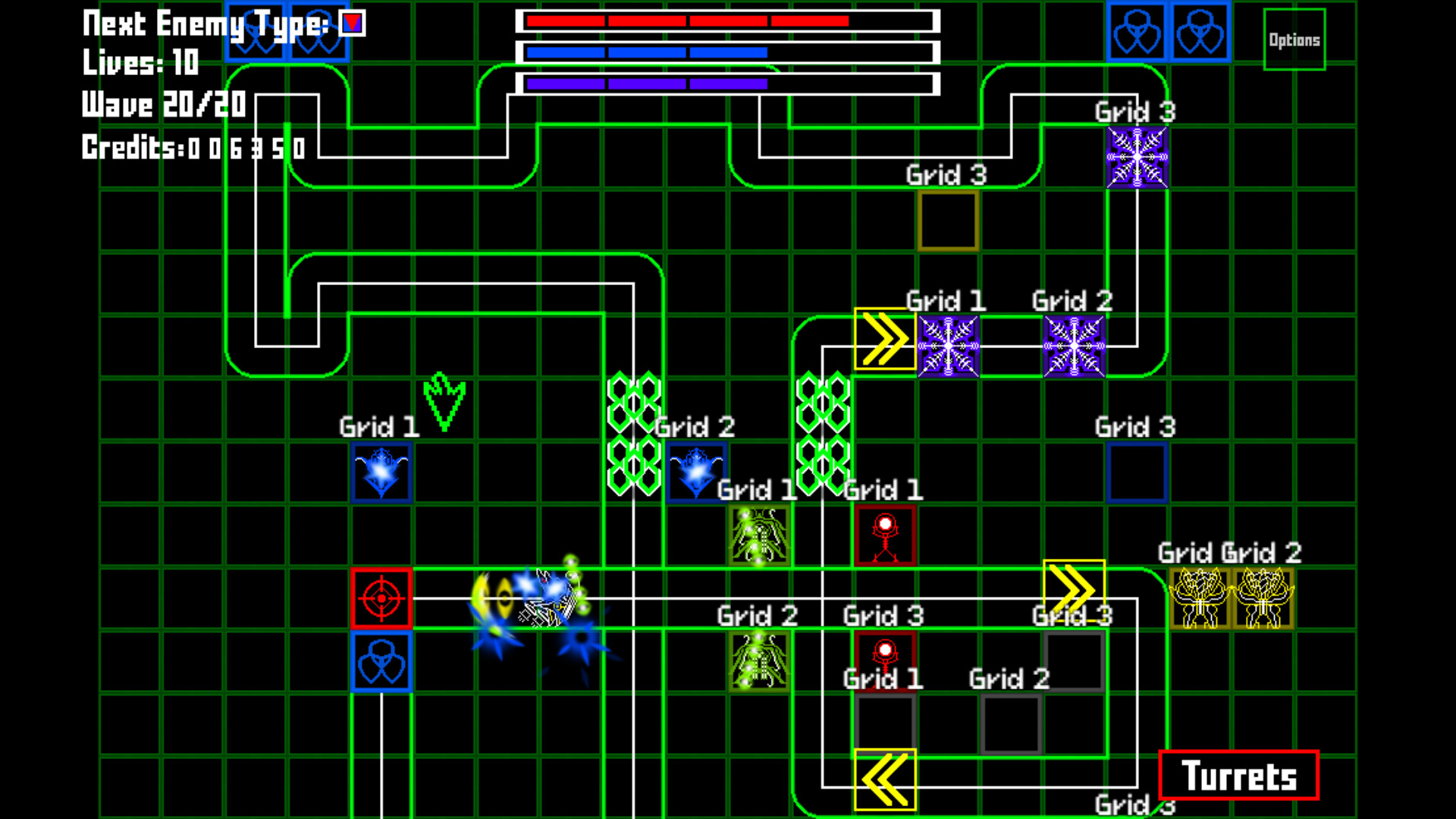Select the red targeting reticle turret
1456x819 pixels.
pyautogui.click(x=381, y=599)
